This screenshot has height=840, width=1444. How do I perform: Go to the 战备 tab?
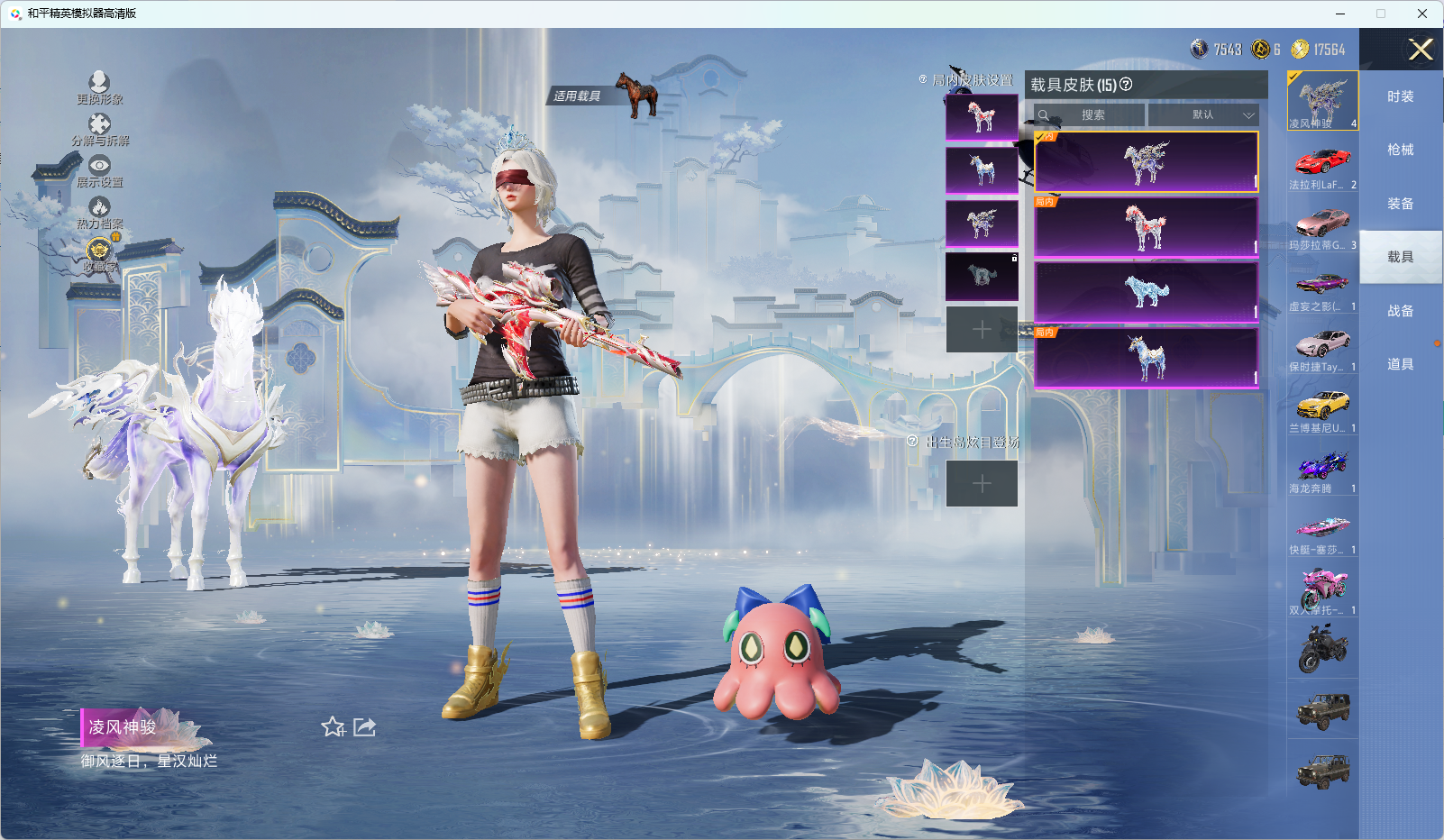pyautogui.click(x=1400, y=311)
